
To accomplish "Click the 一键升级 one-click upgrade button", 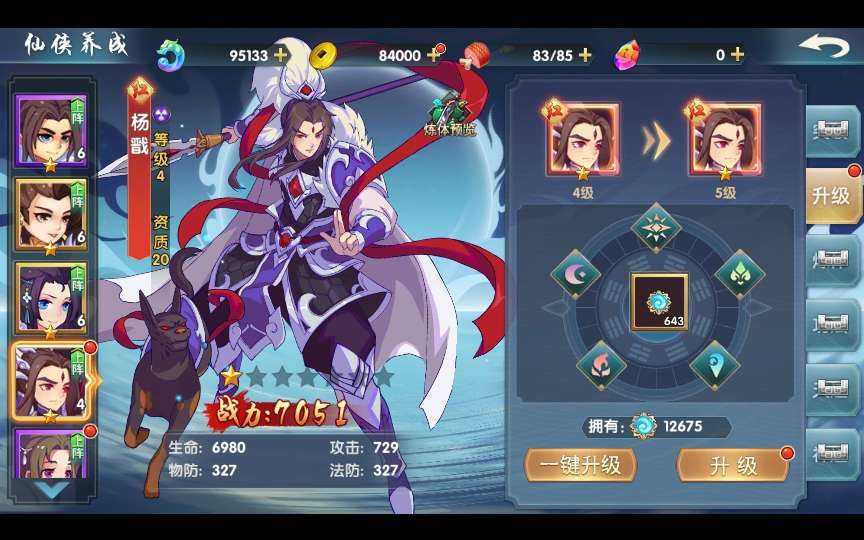I will [580, 465].
